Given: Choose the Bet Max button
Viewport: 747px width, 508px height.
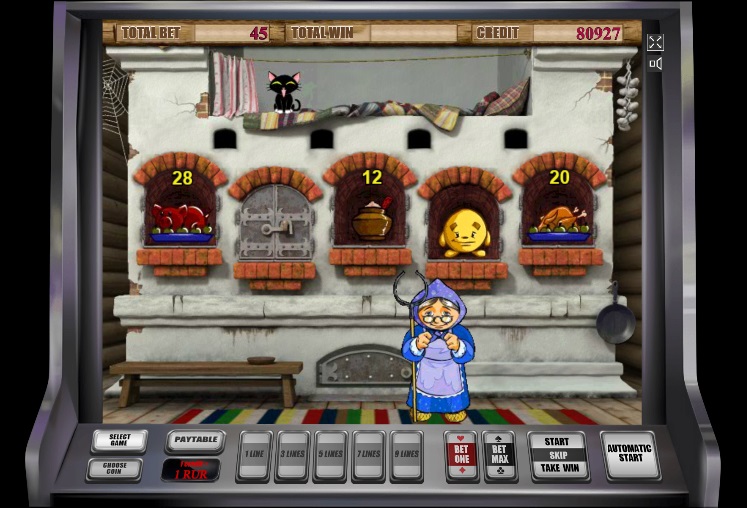Looking at the screenshot, I should (x=499, y=456).
